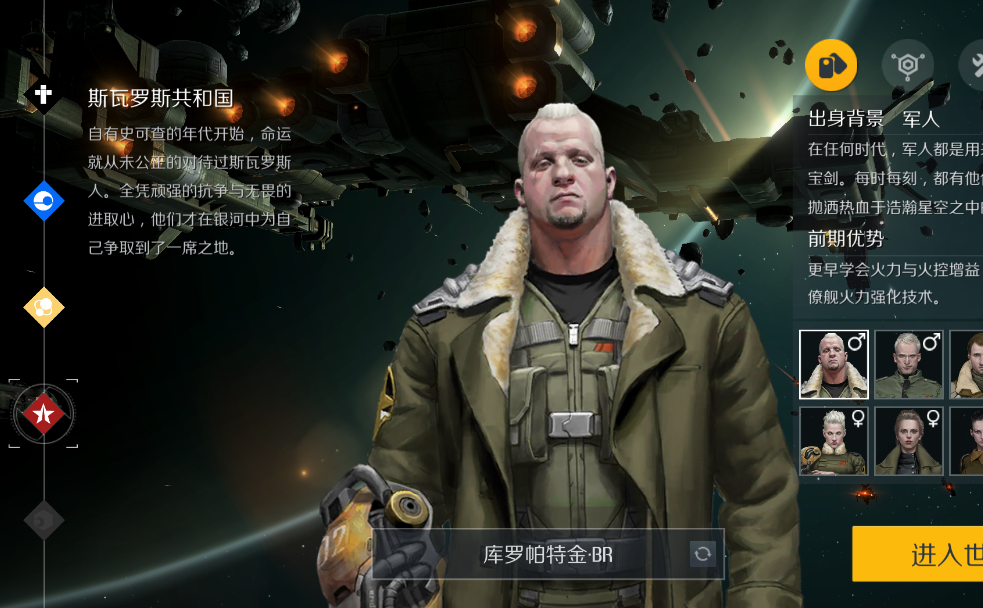Click the yellow 进入世界 enter button

920,554
